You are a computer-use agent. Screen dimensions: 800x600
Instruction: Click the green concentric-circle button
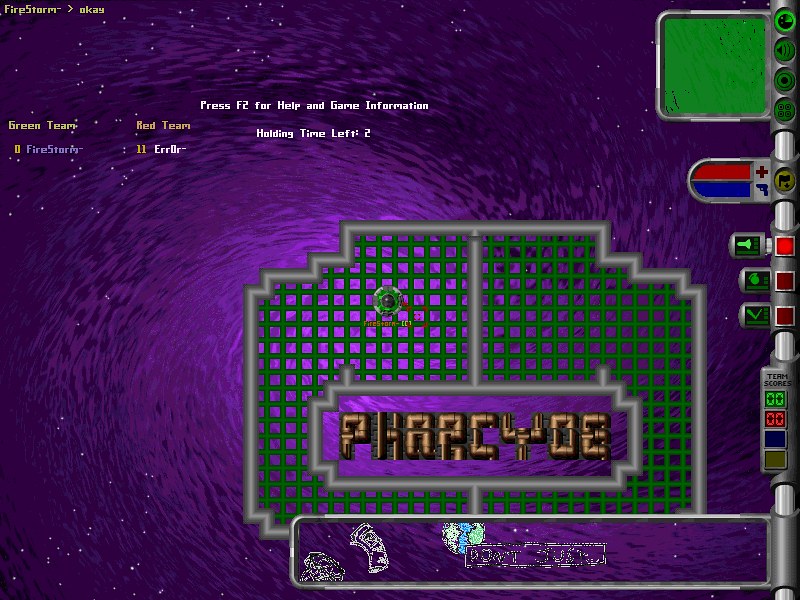coord(785,80)
